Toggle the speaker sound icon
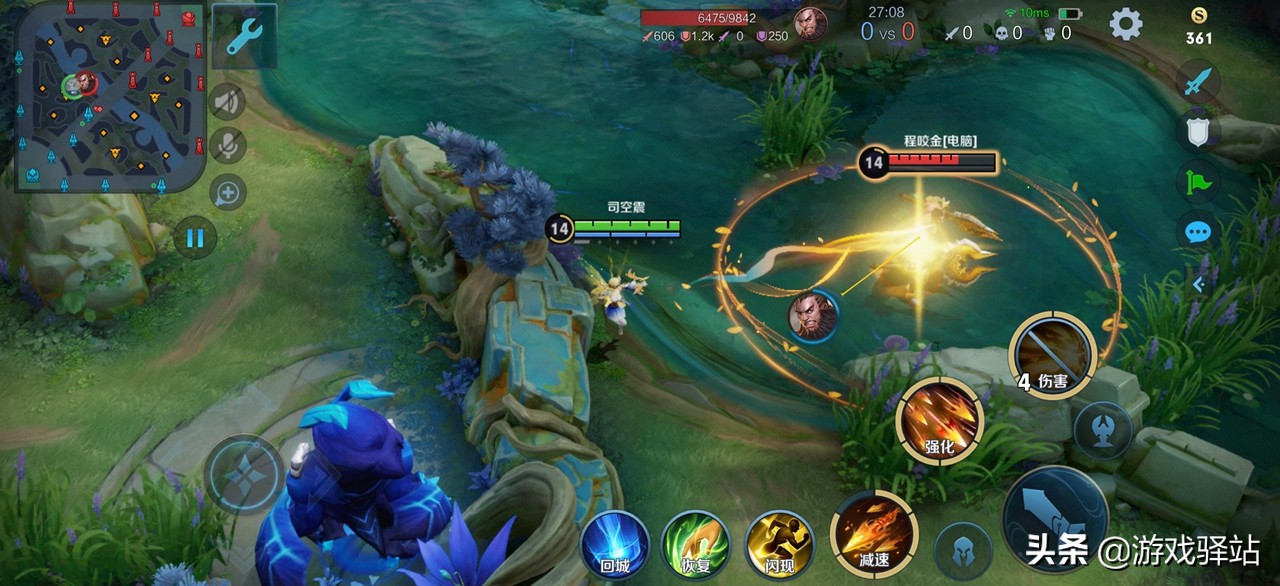 coord(228,101)
